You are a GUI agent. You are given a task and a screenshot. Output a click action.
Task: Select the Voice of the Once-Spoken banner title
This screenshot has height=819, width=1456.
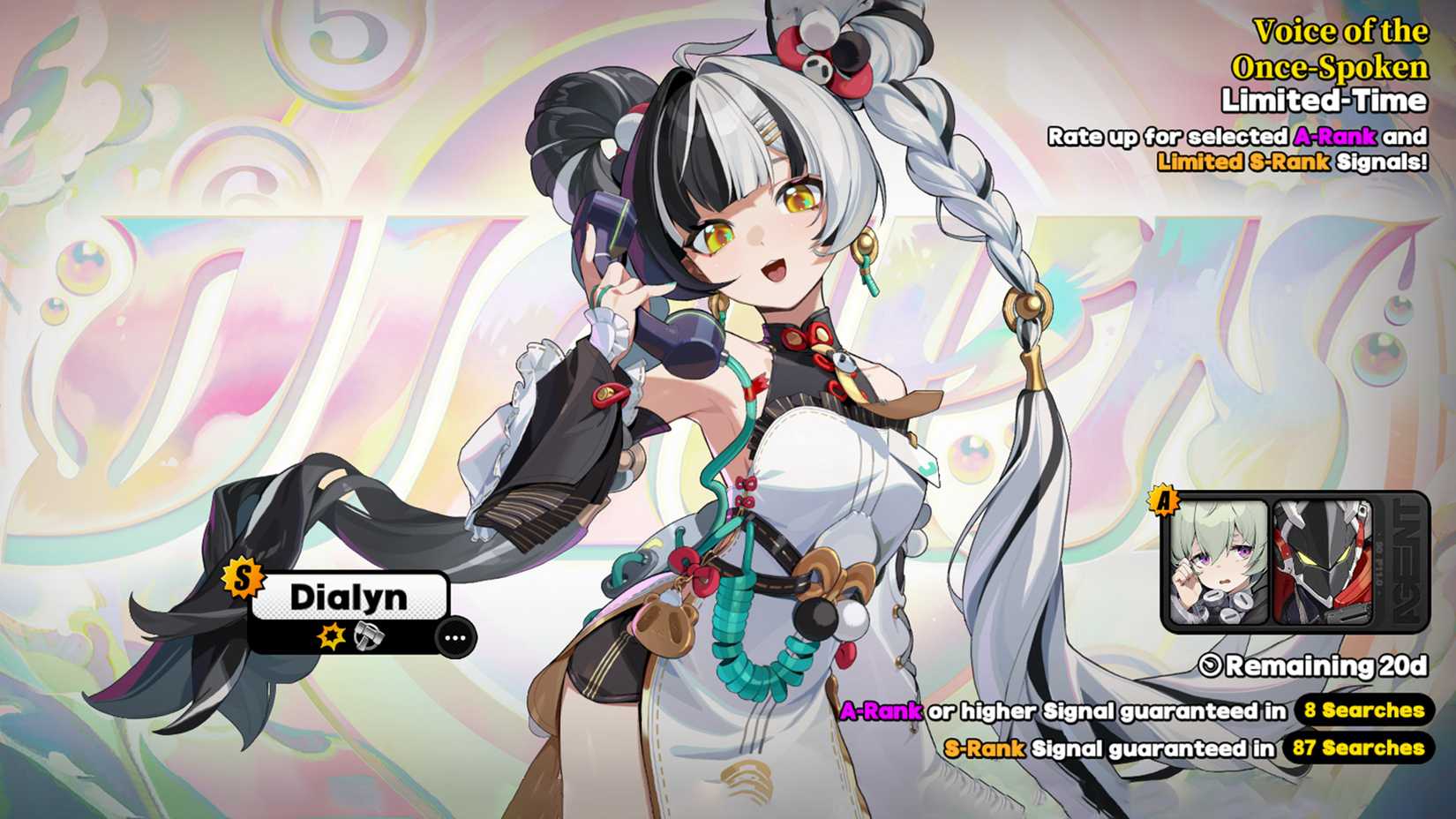pos(1334,49)
